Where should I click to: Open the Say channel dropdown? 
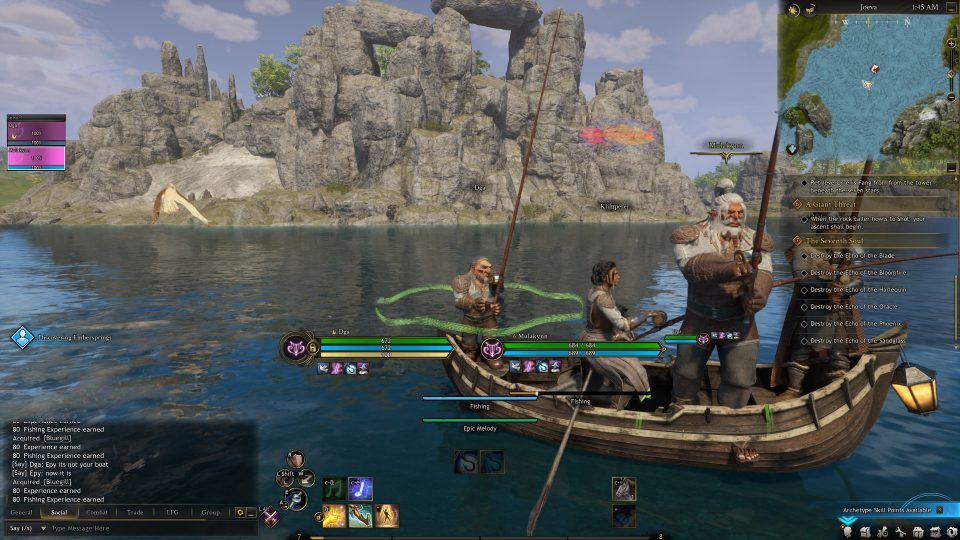point(26,527)
